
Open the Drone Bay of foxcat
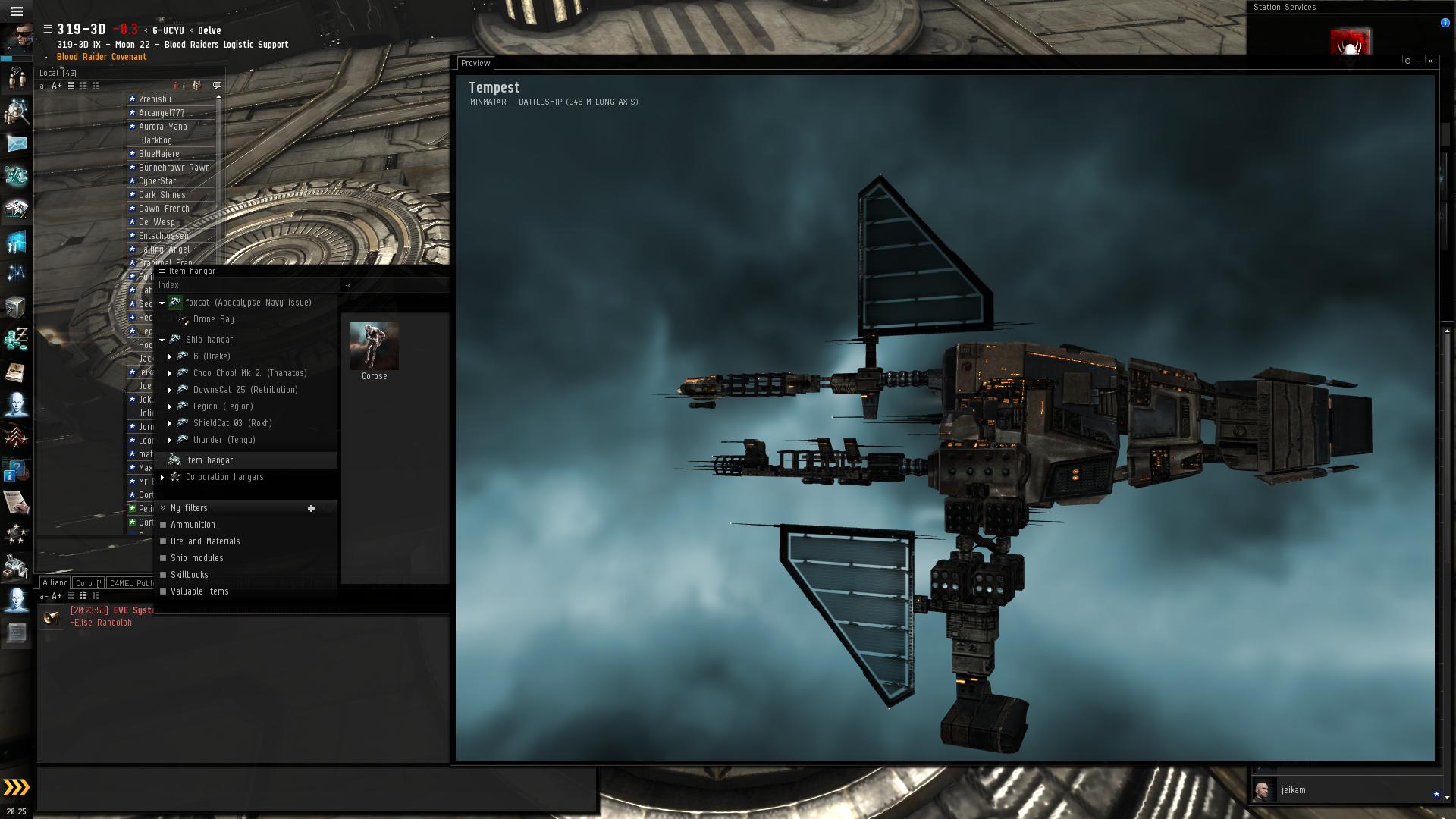click(x=213, y=319)
